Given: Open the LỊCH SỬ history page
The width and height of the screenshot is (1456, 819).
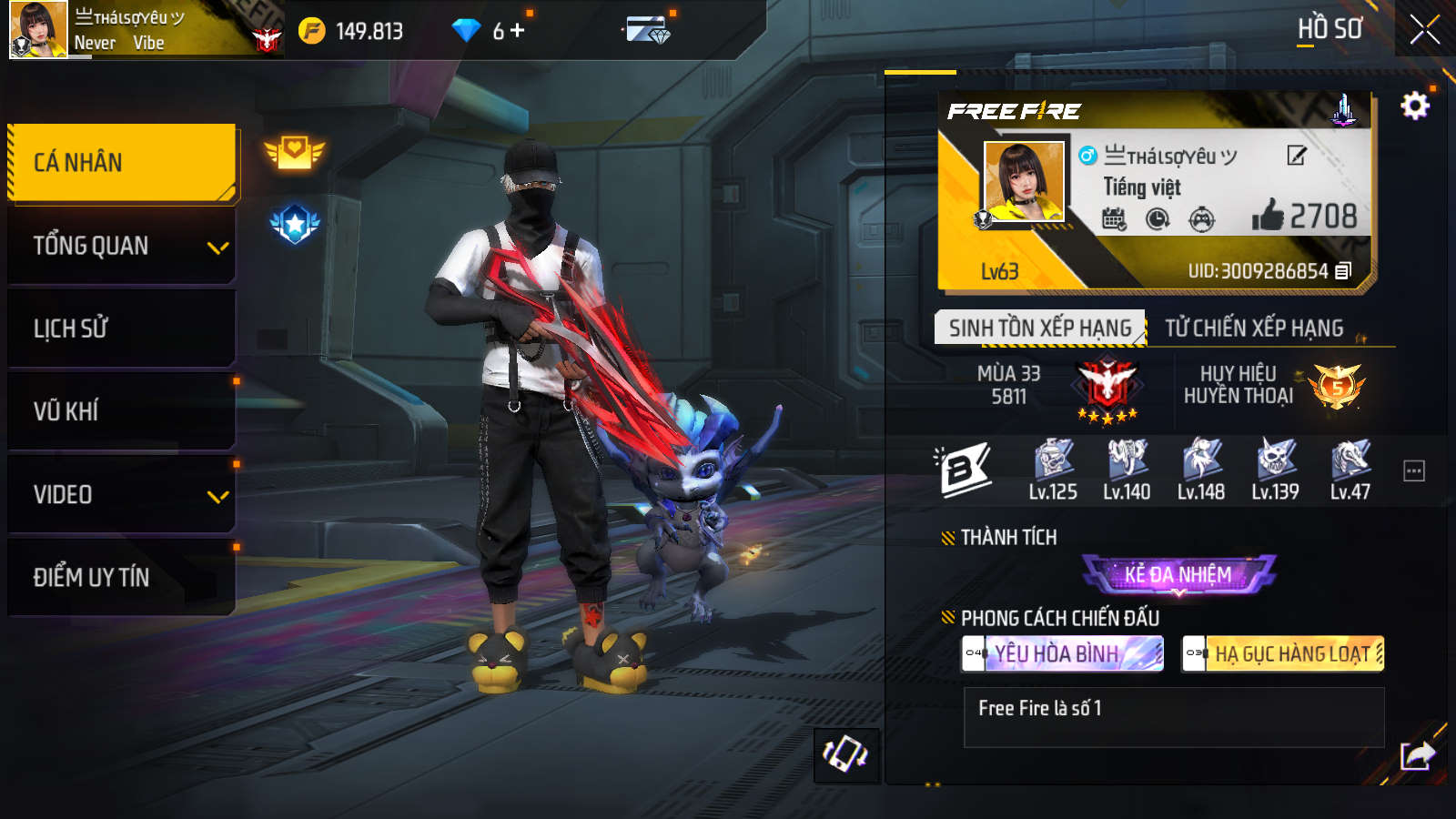Looking at the screenshot, I should 121,329.
